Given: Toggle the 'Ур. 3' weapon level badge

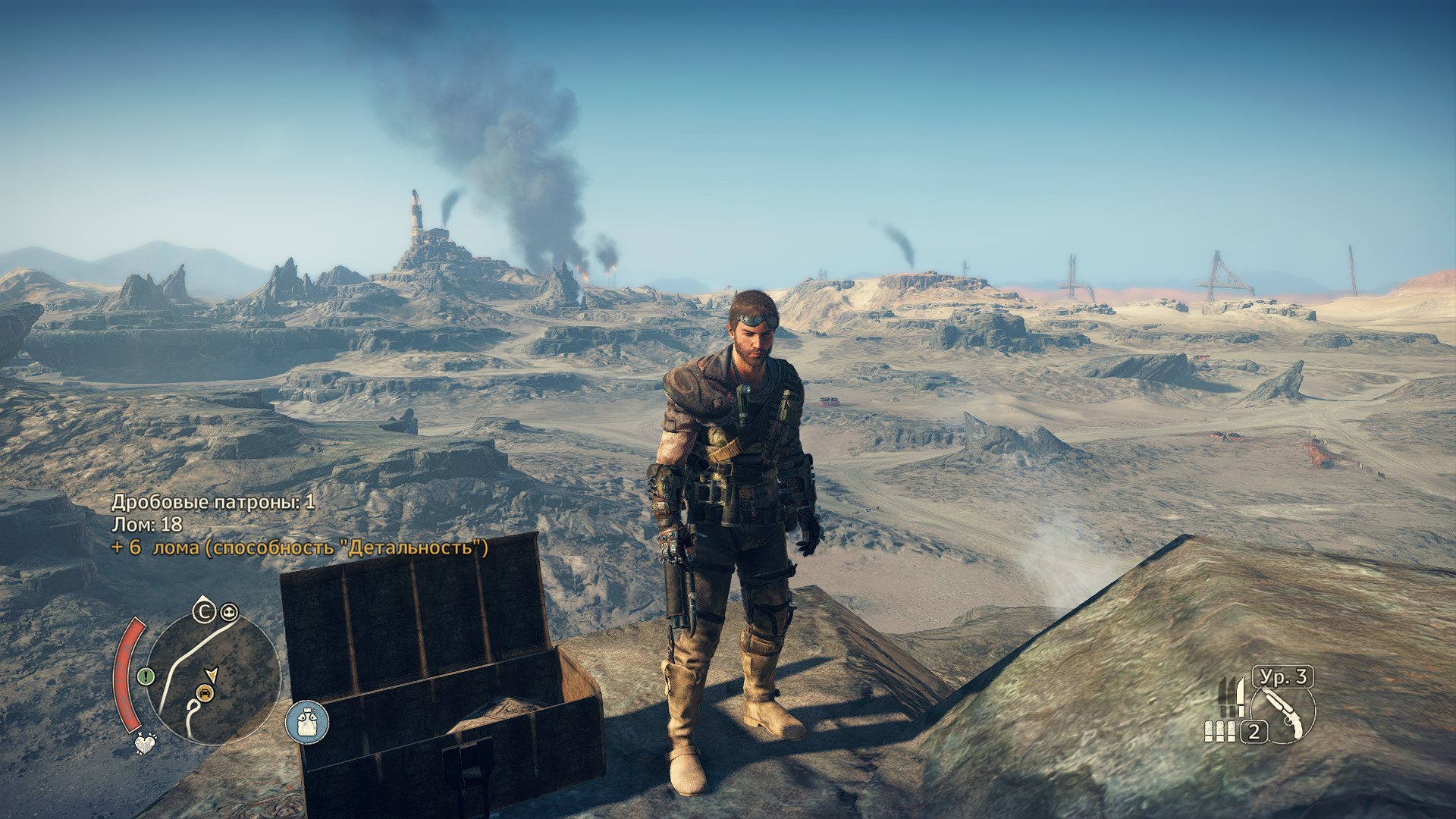Looking at the screenshot, I should (x=1283, y=677).
